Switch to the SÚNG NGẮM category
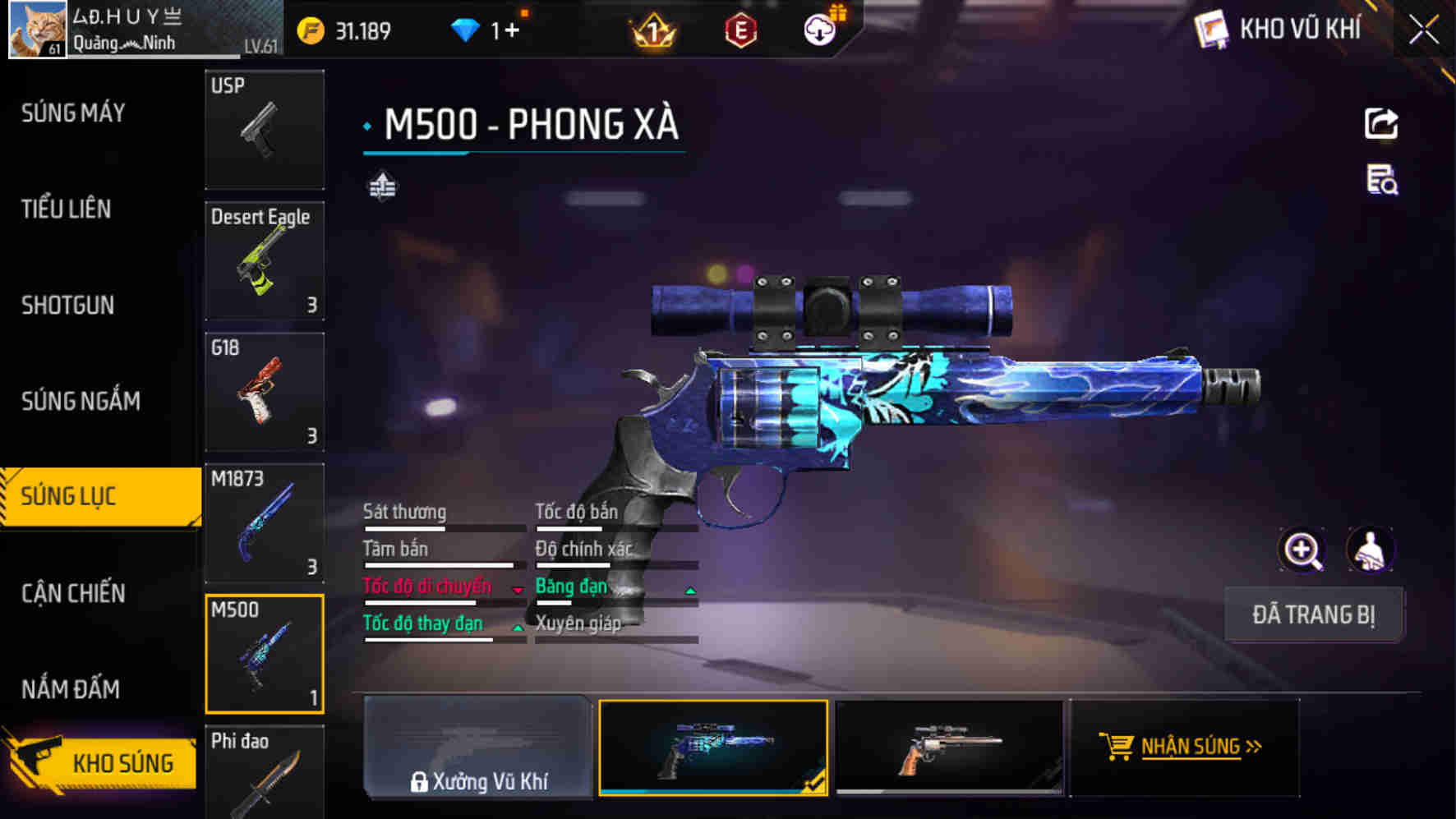 tap(78, 402)
